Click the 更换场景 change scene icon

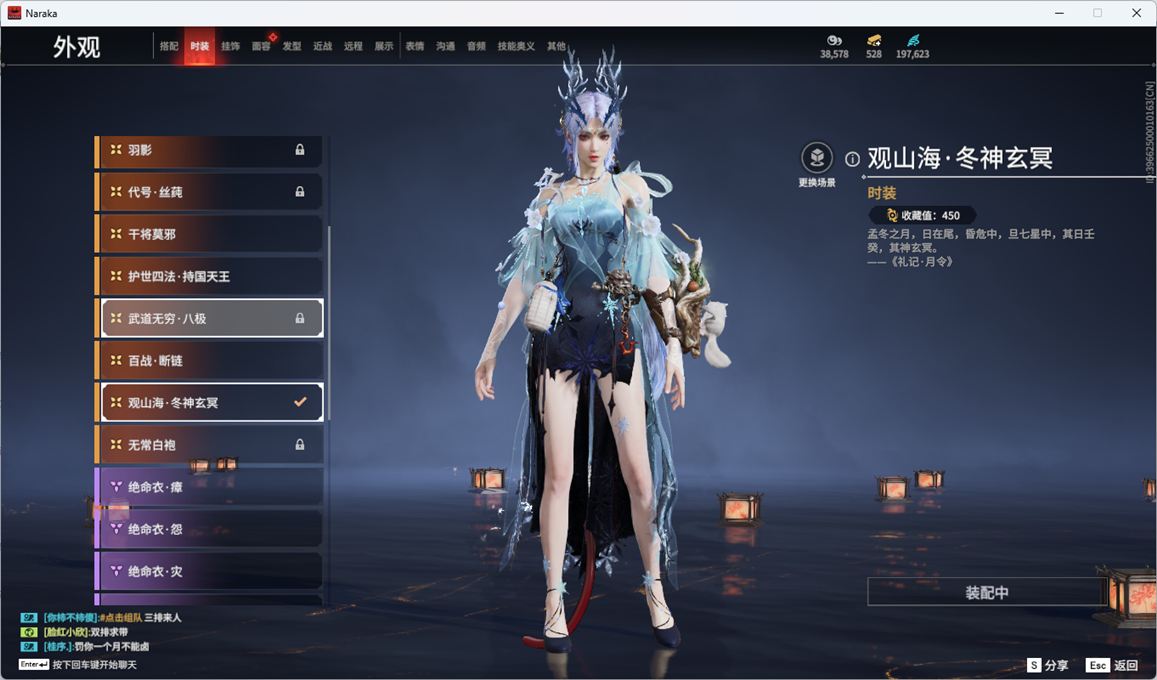pos(817,158)
